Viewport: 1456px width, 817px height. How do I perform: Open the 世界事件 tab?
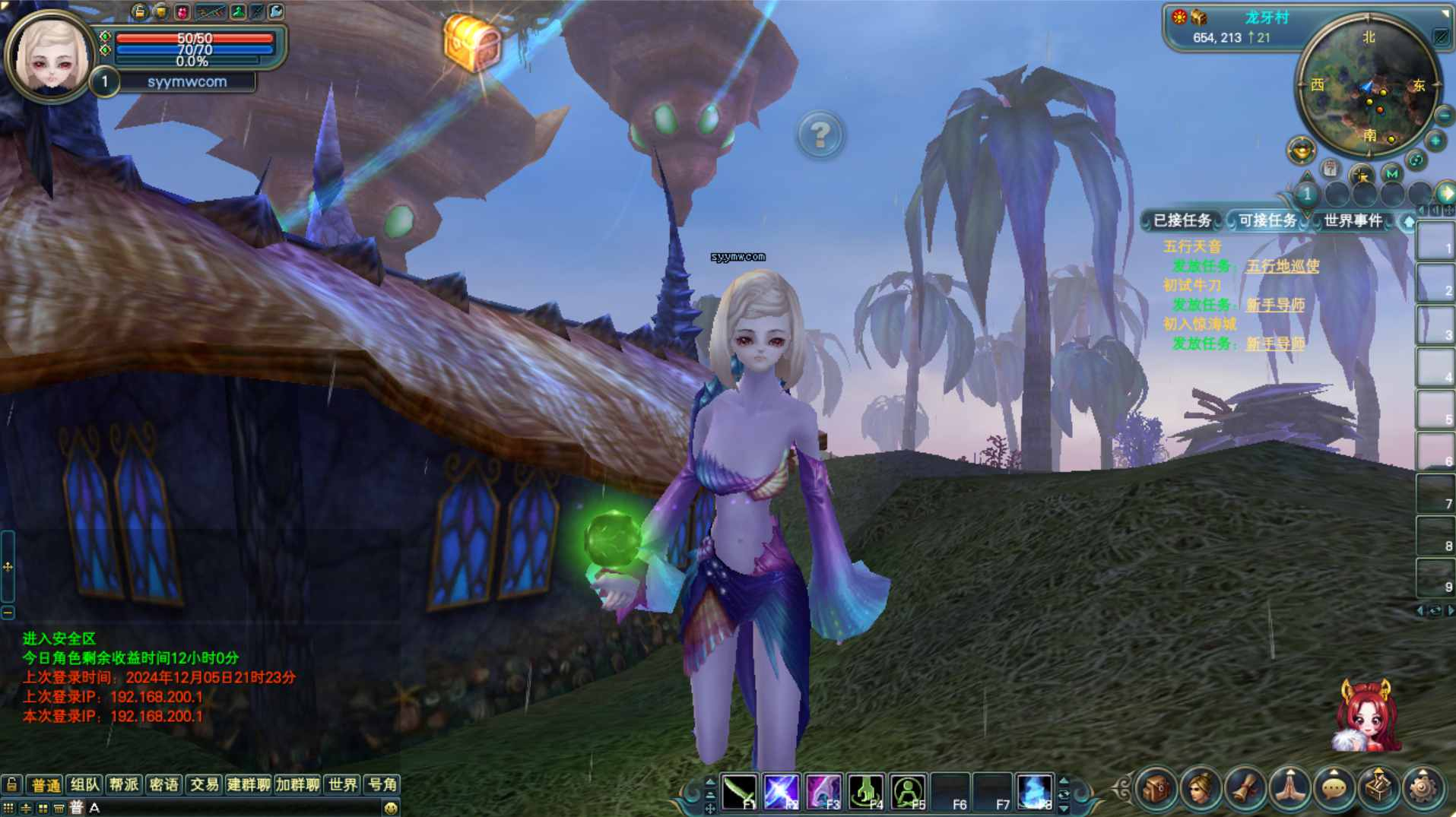pos(1353,220)
